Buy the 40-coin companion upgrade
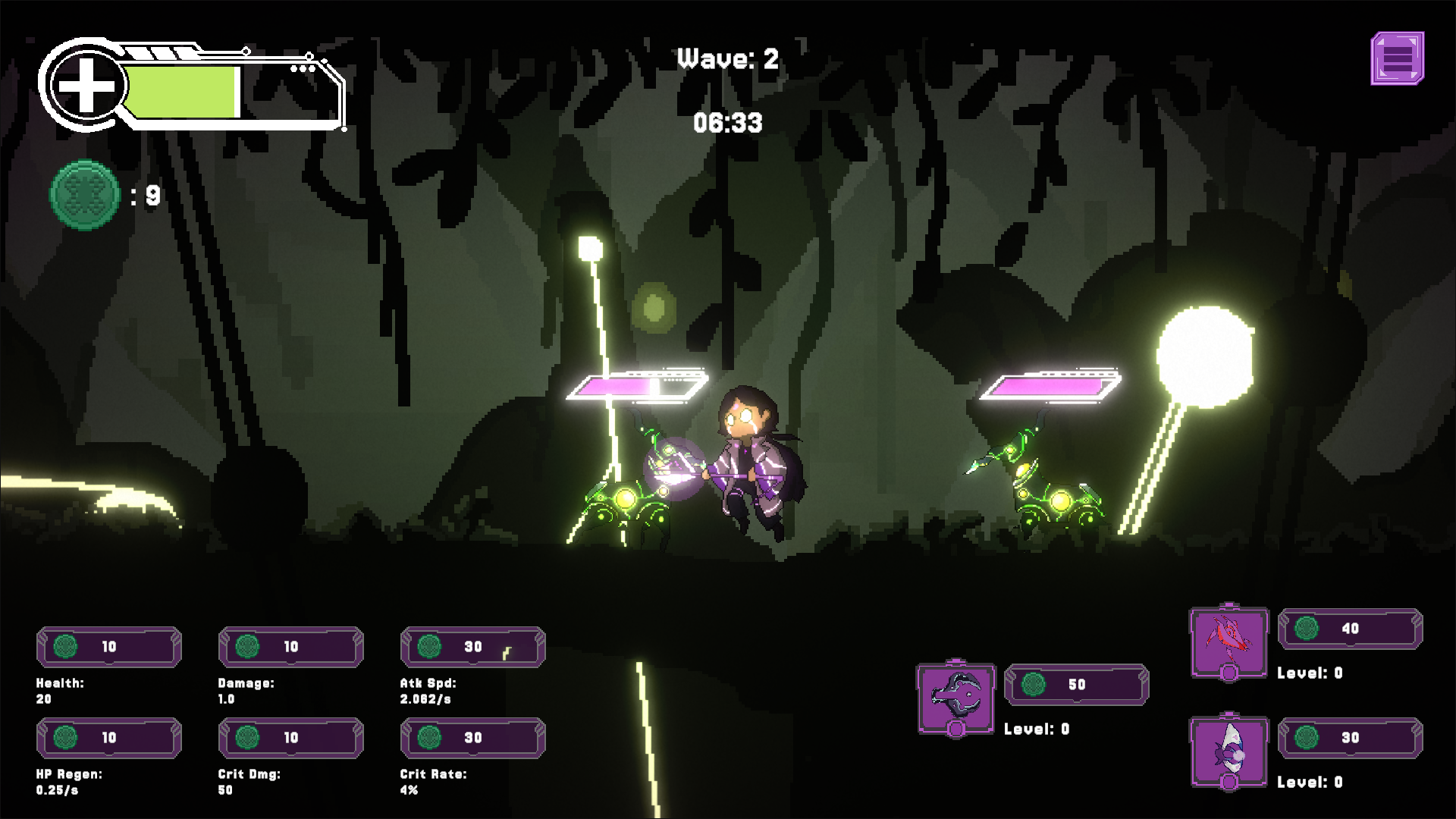 click(1350, 629)
